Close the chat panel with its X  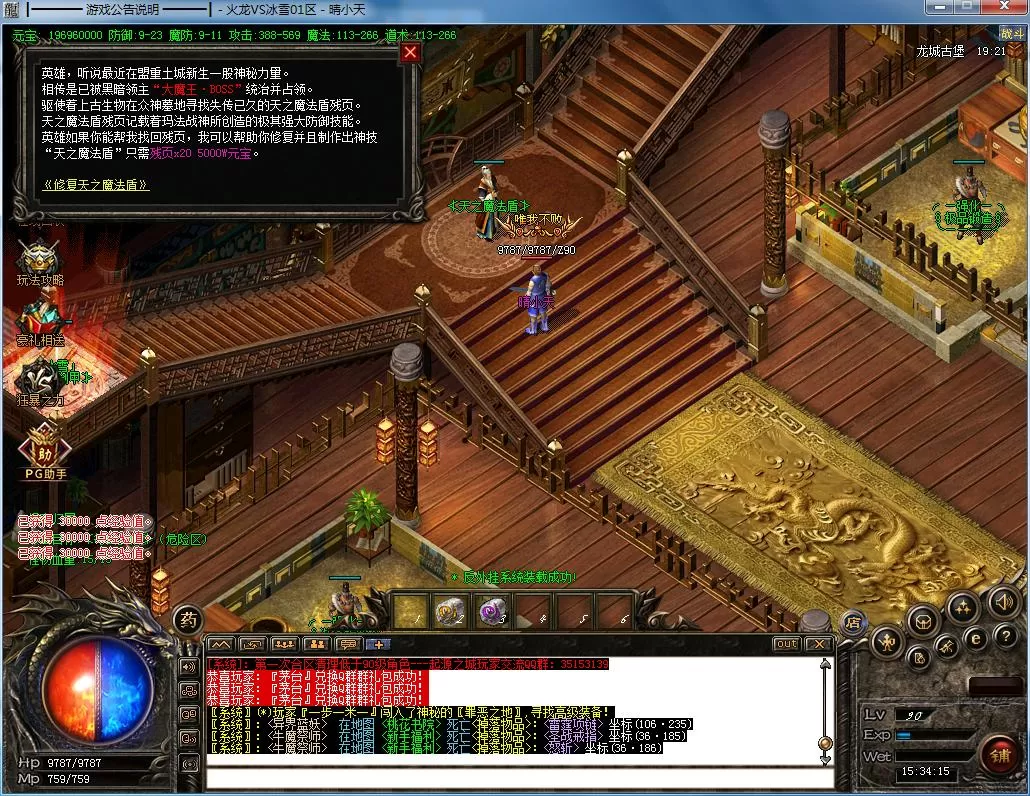(818, 644)
